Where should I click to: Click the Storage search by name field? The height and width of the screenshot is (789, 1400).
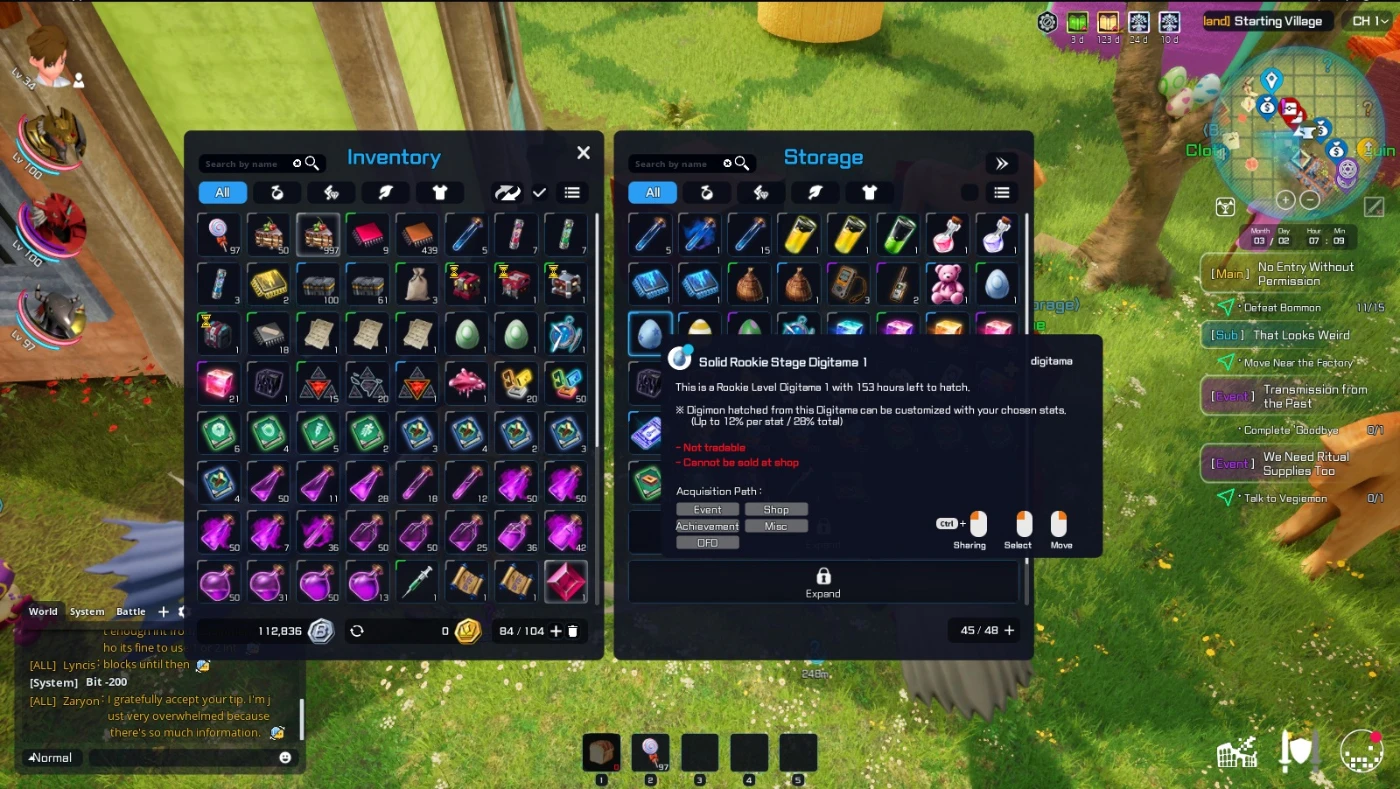coord(675,164)
